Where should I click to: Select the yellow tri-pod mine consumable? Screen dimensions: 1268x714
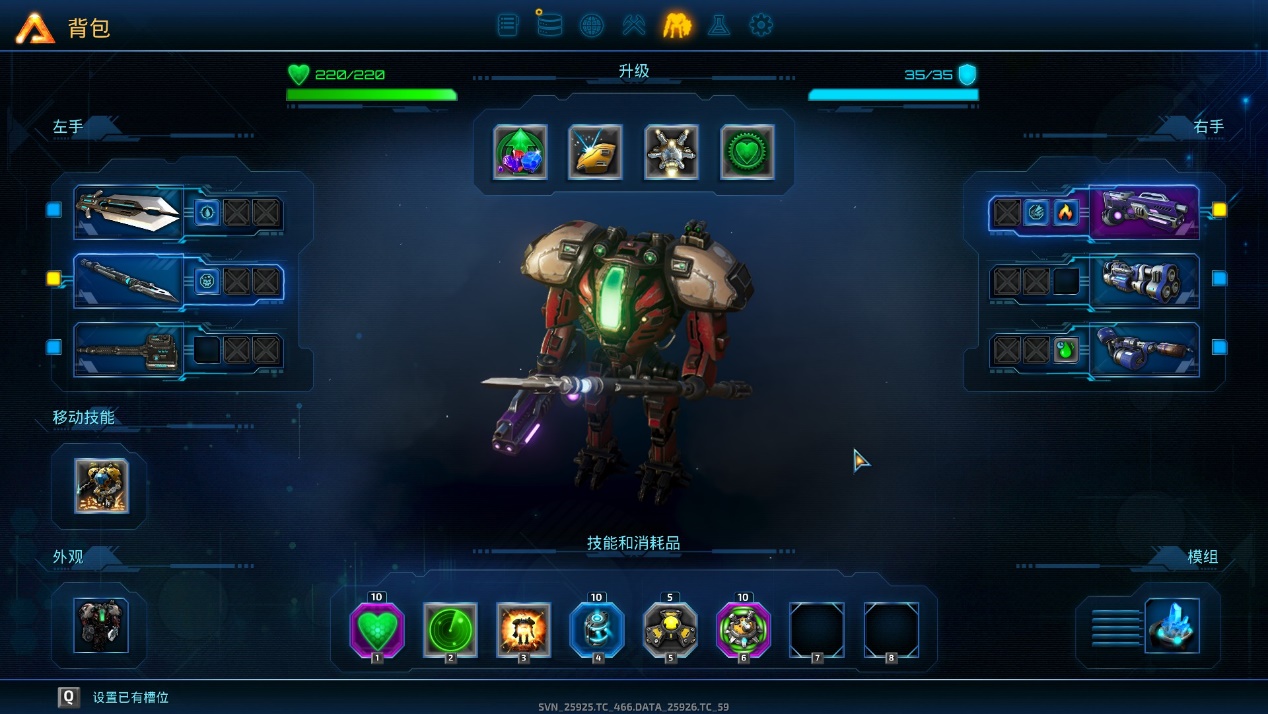pyautogui.click(x=670, y=630)
